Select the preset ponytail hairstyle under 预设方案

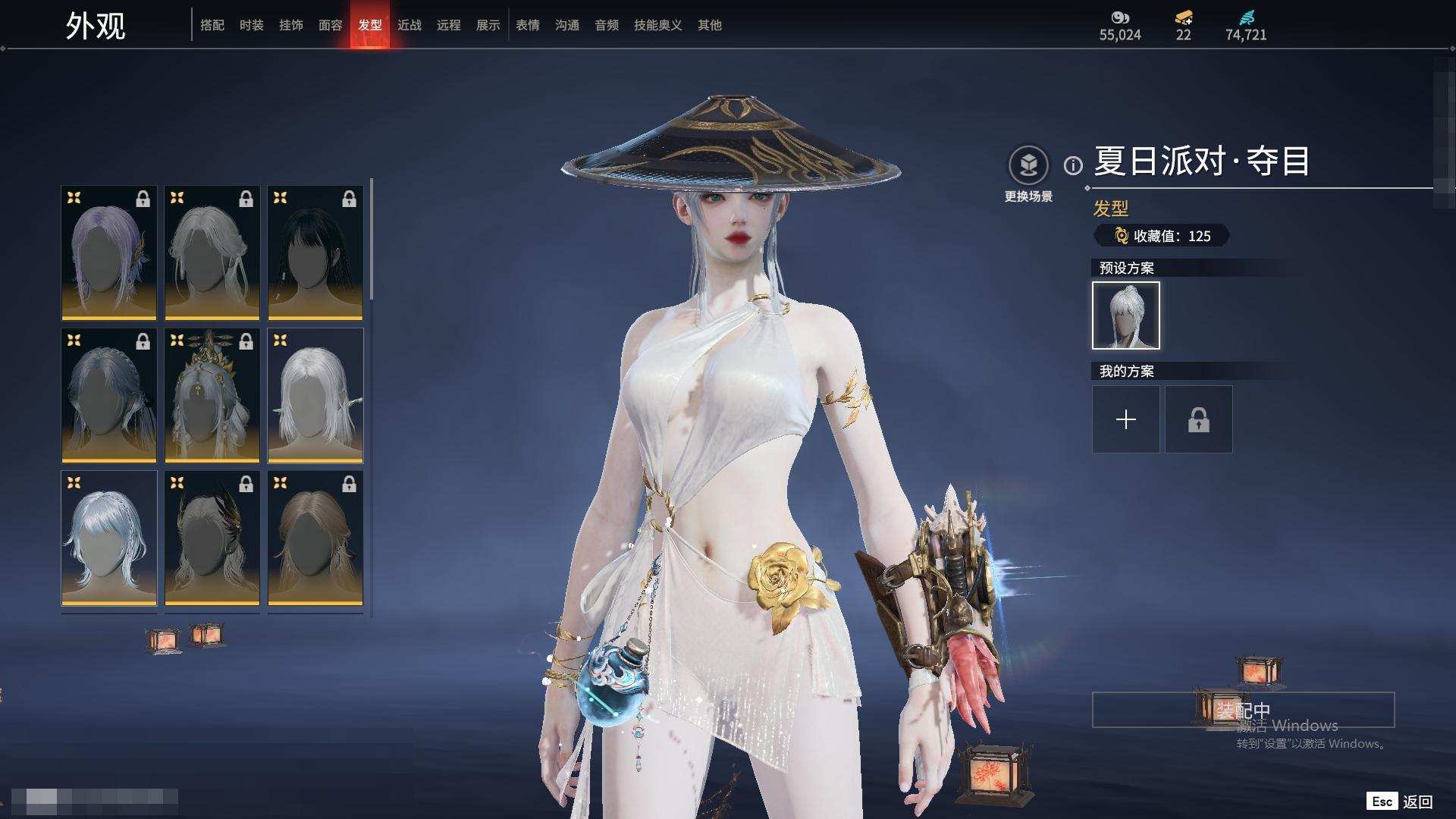(1125, 315)
